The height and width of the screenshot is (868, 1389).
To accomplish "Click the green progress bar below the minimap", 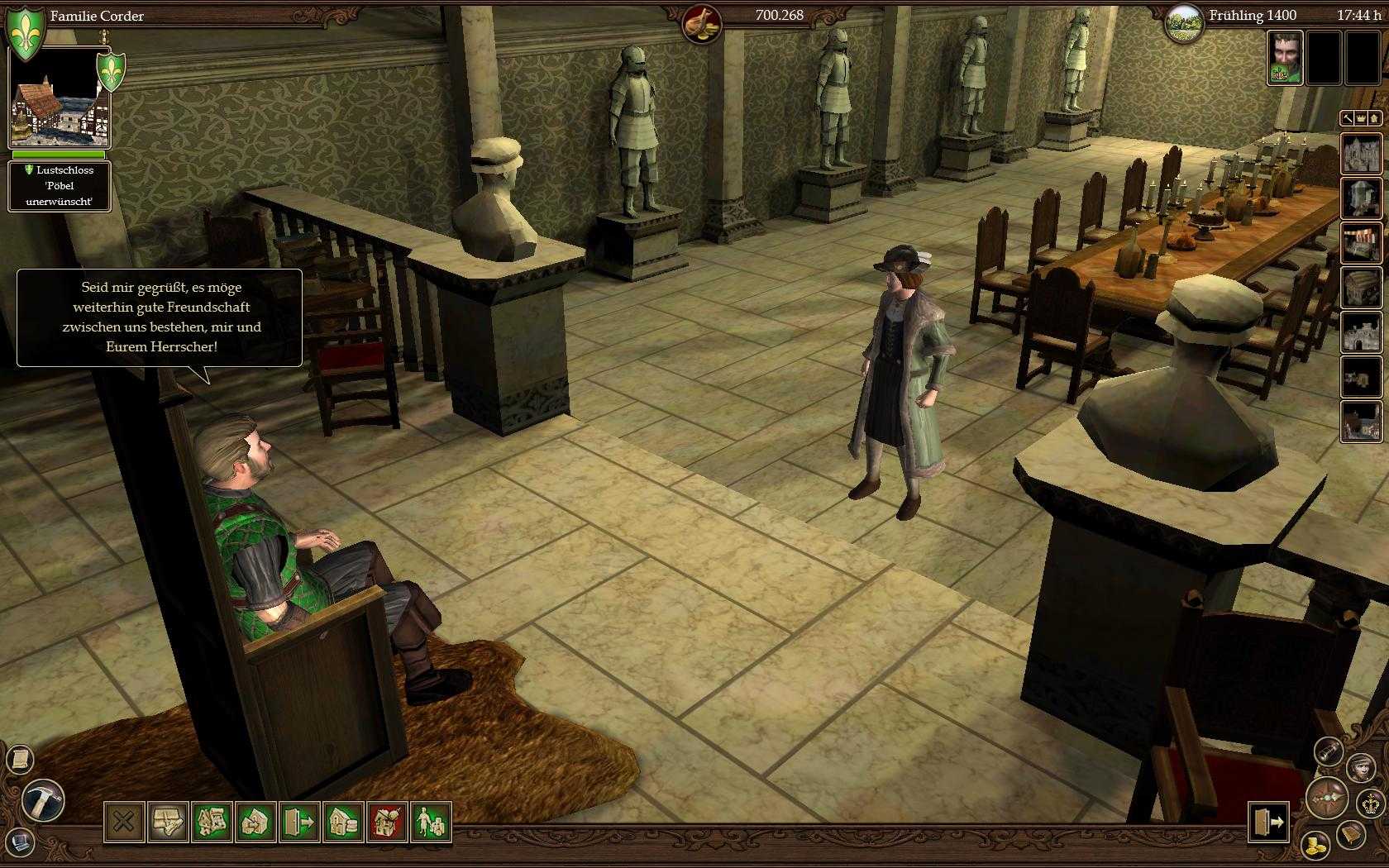I will pyautogui.click(x=58, y=155).
